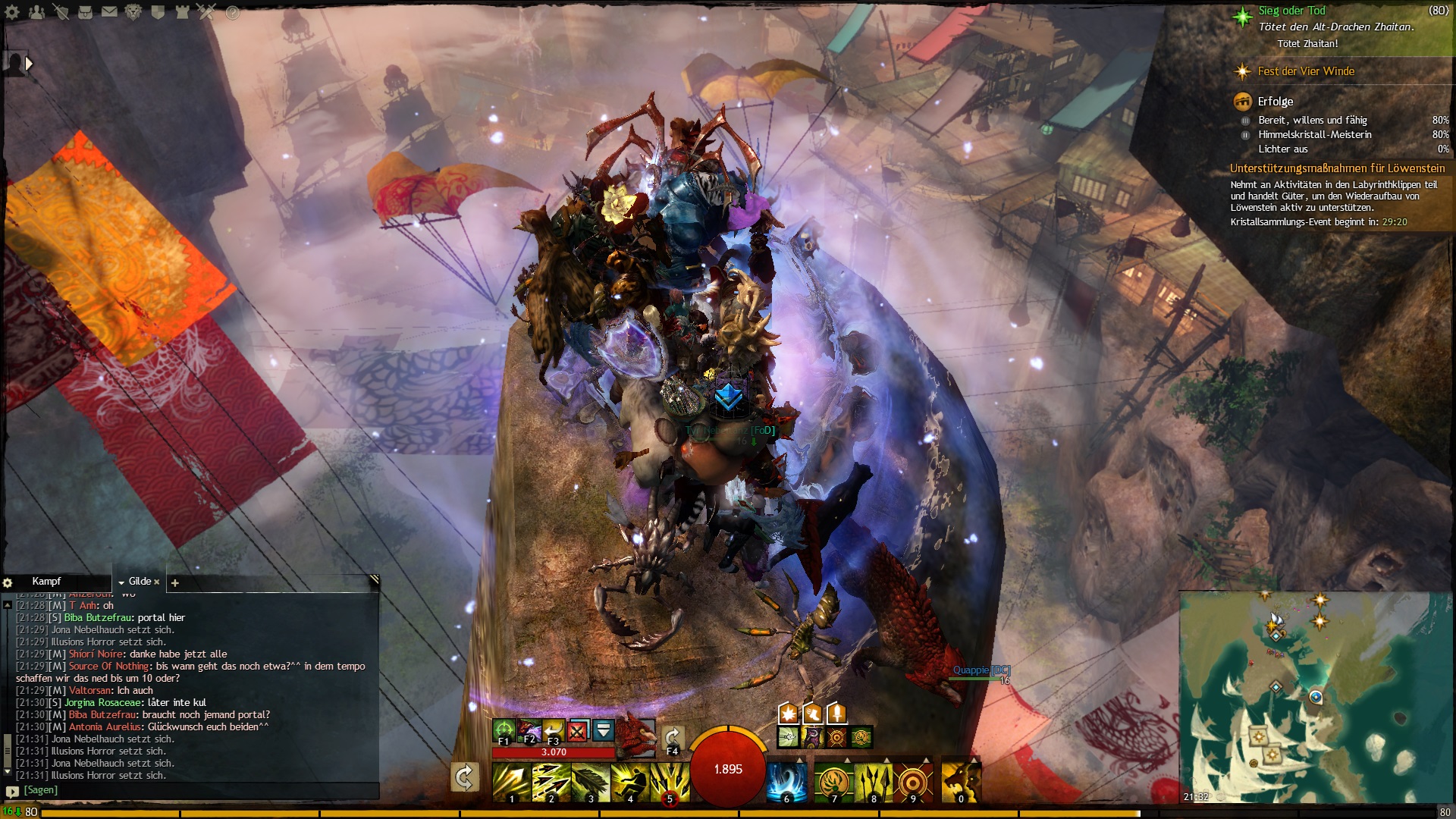Screen dimensions: 1456x819
Task: Open the inventory bag icon
Action: [x=85, y=12]
